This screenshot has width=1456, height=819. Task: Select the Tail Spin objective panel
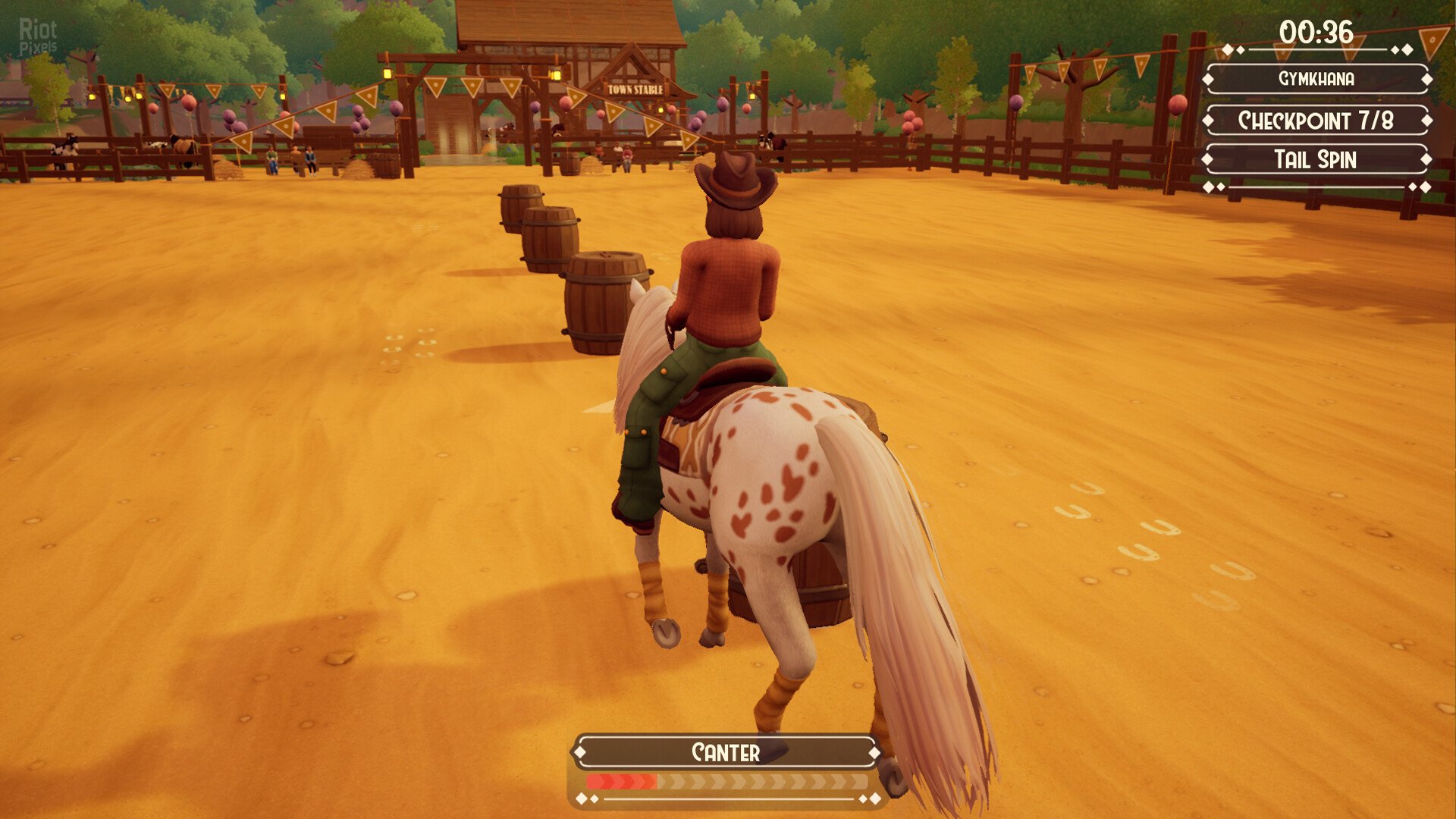pyautogui.click(x=1316, y=160)
